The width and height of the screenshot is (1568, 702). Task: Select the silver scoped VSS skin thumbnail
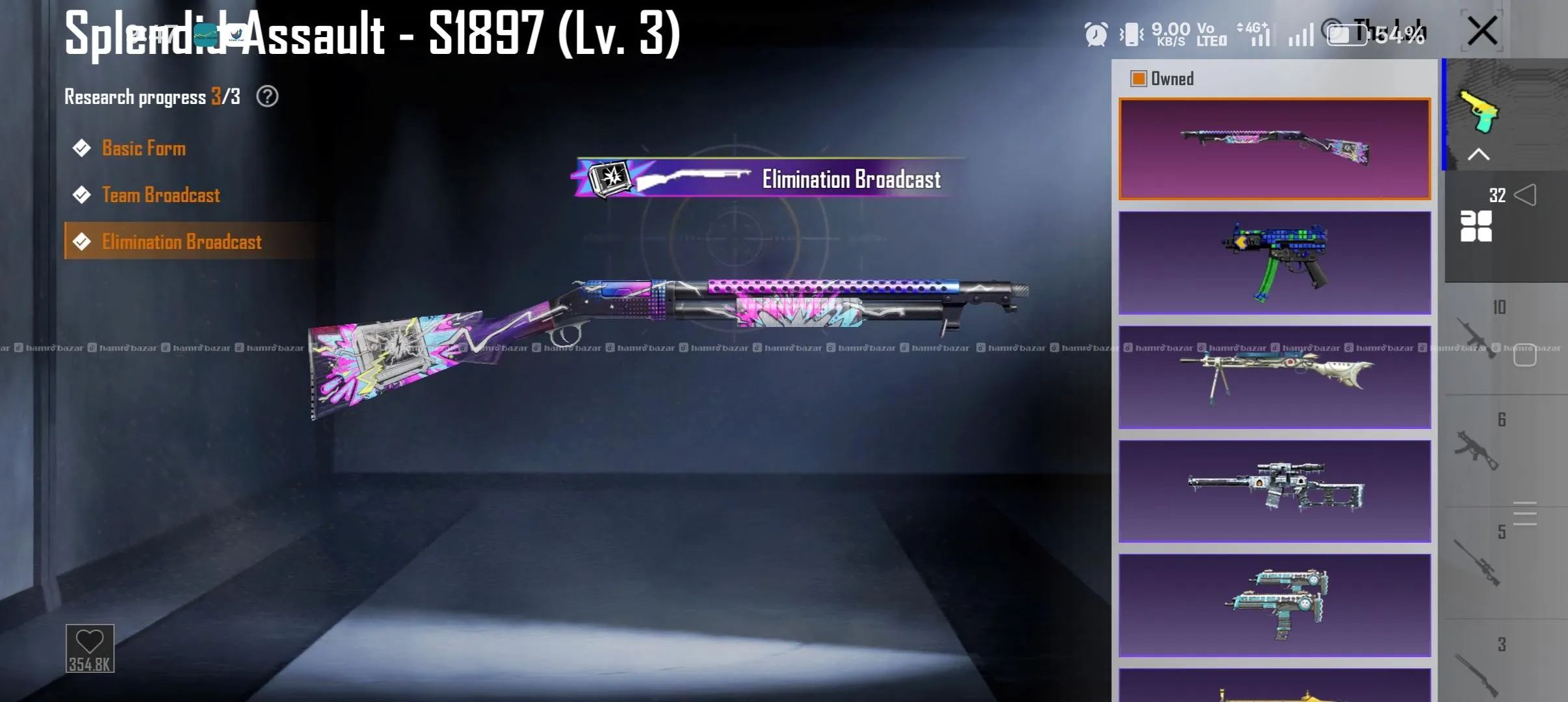(1274, 491)
